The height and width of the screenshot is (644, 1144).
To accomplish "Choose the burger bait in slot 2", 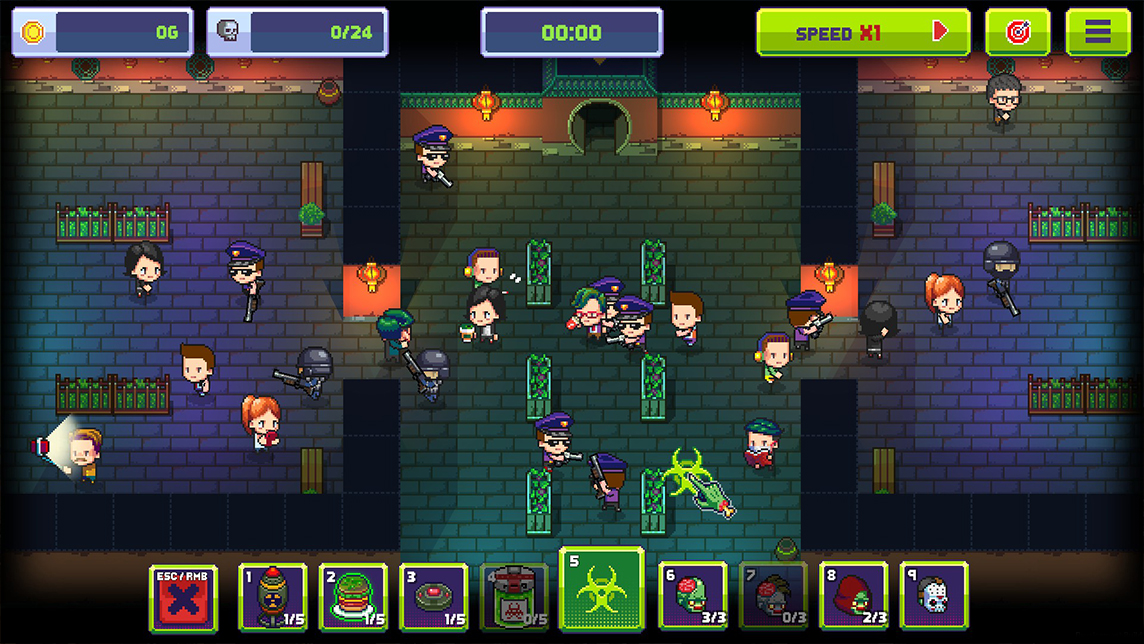I will coord(353,598).
